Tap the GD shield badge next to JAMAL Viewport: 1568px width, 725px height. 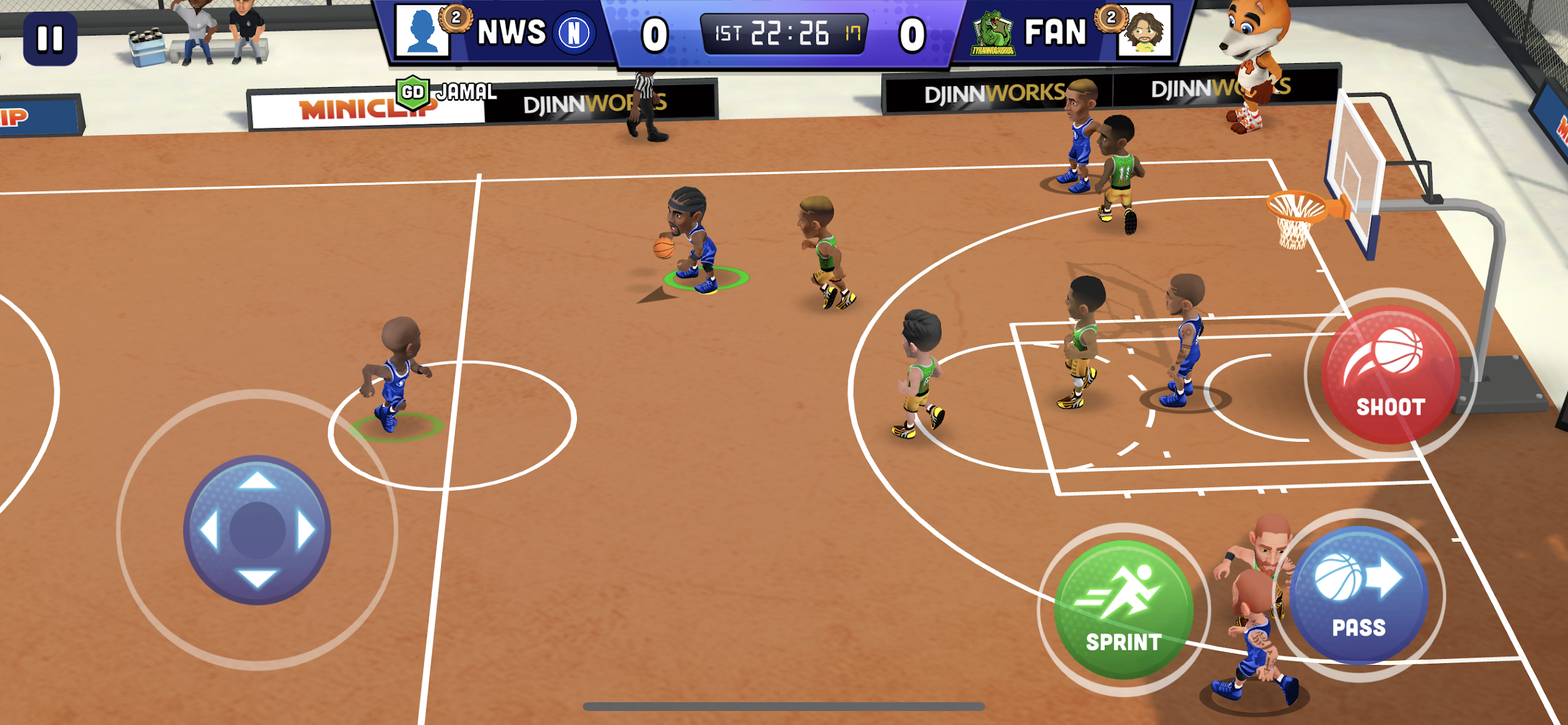point(412,93)
